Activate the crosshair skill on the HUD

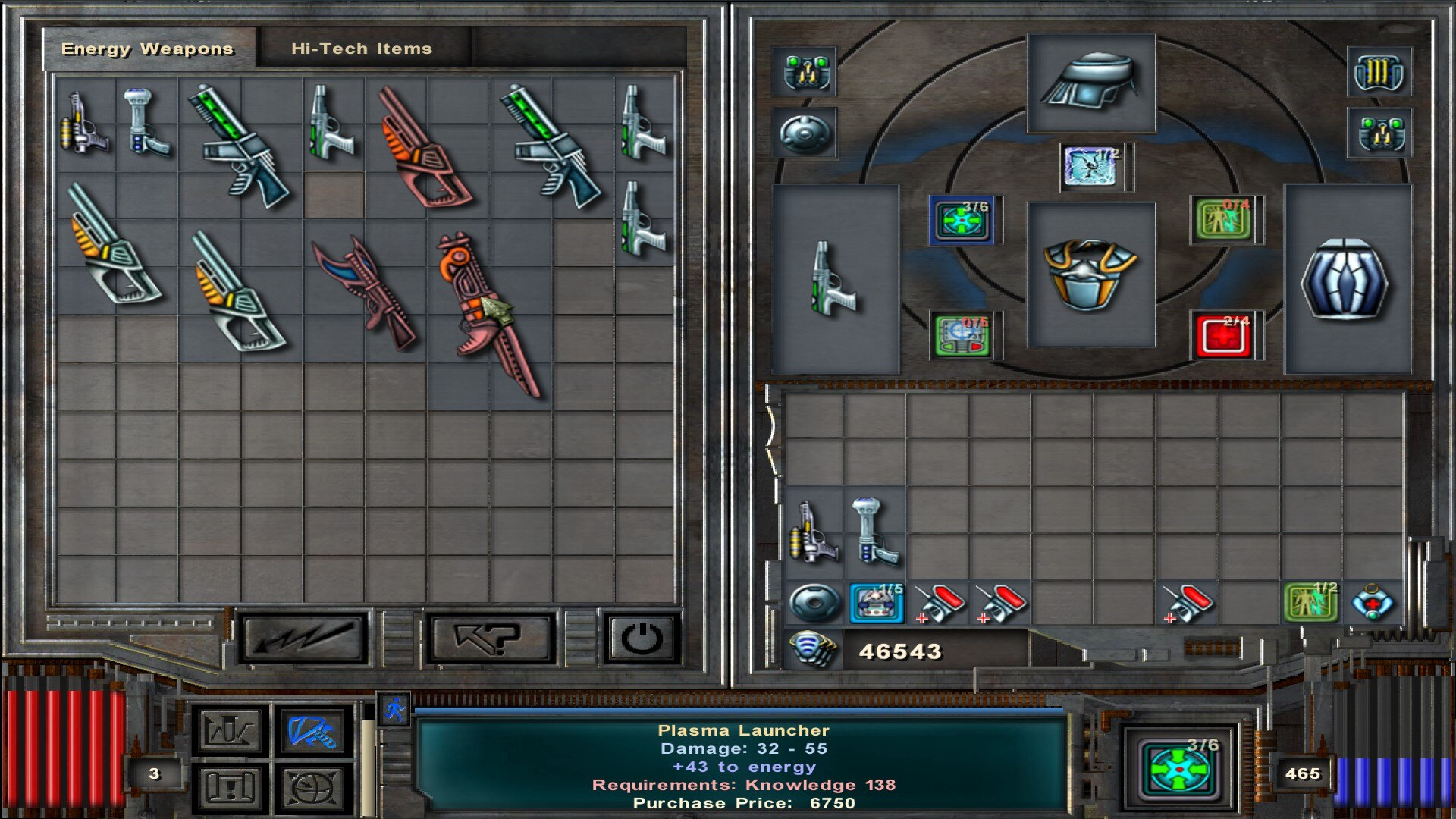click(x=1180, y=769)
